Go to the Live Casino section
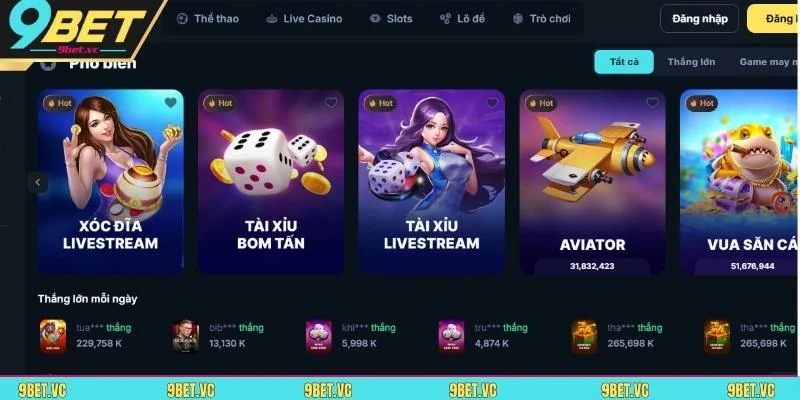800x400 pixels. [x=304, y=19]
